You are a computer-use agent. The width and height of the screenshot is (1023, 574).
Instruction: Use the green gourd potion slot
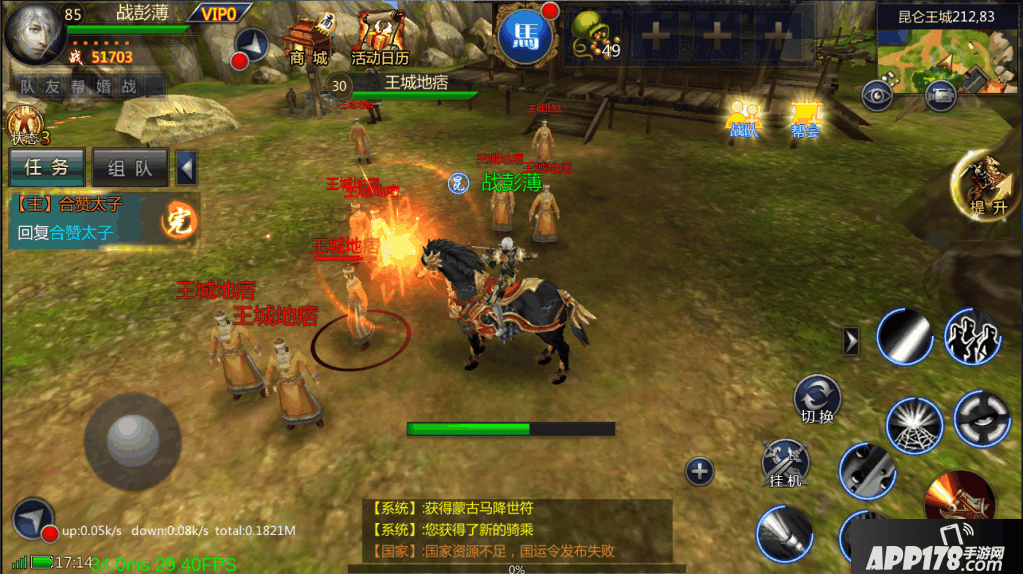tap(593, 36)
